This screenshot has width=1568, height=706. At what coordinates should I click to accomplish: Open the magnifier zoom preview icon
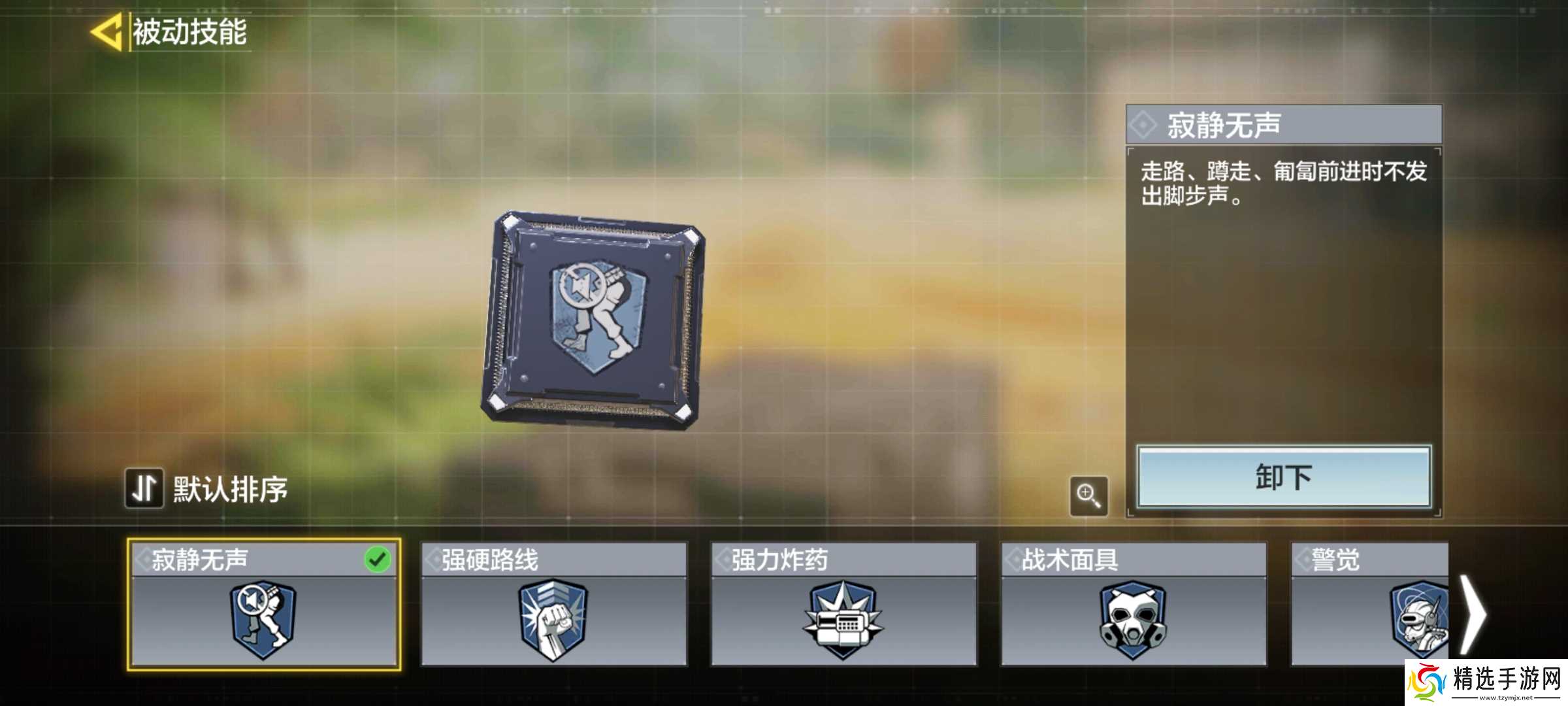coord(1090,495)
